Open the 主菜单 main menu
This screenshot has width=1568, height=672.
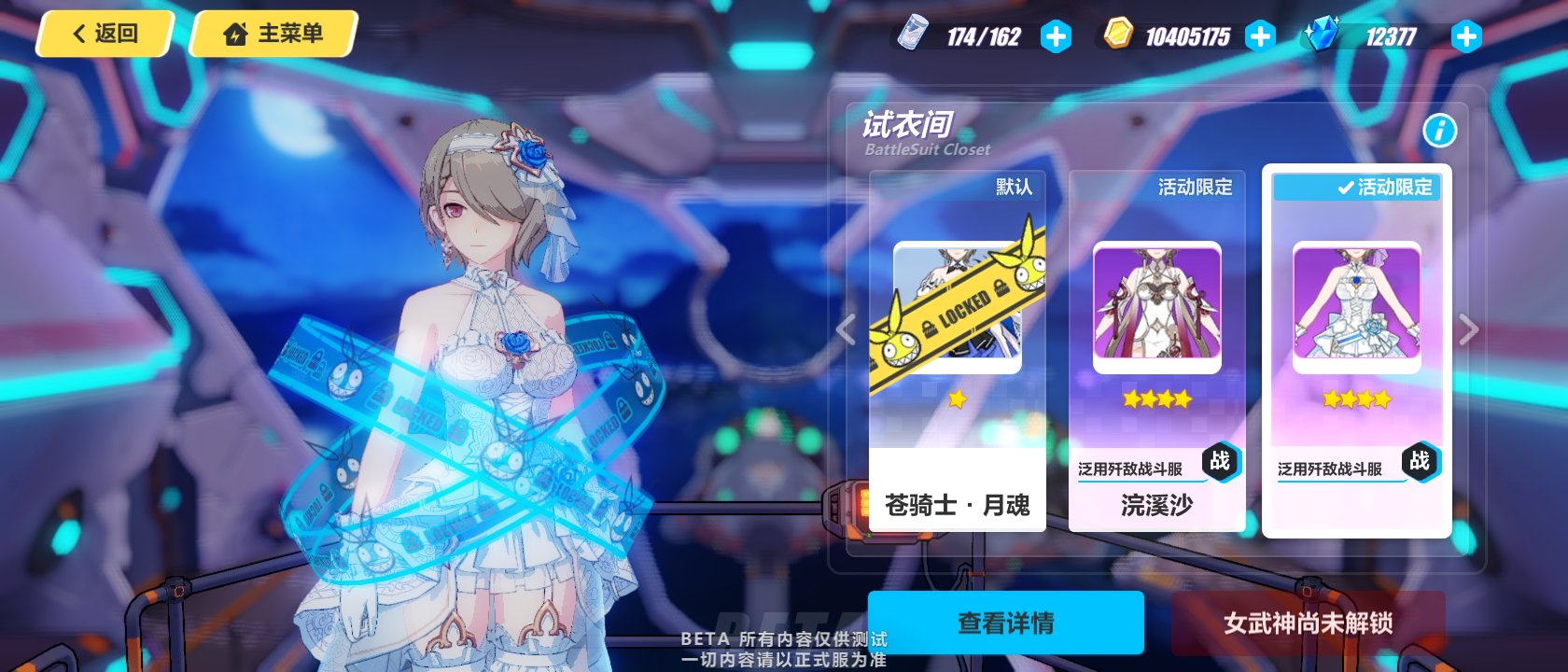(273, 34)
